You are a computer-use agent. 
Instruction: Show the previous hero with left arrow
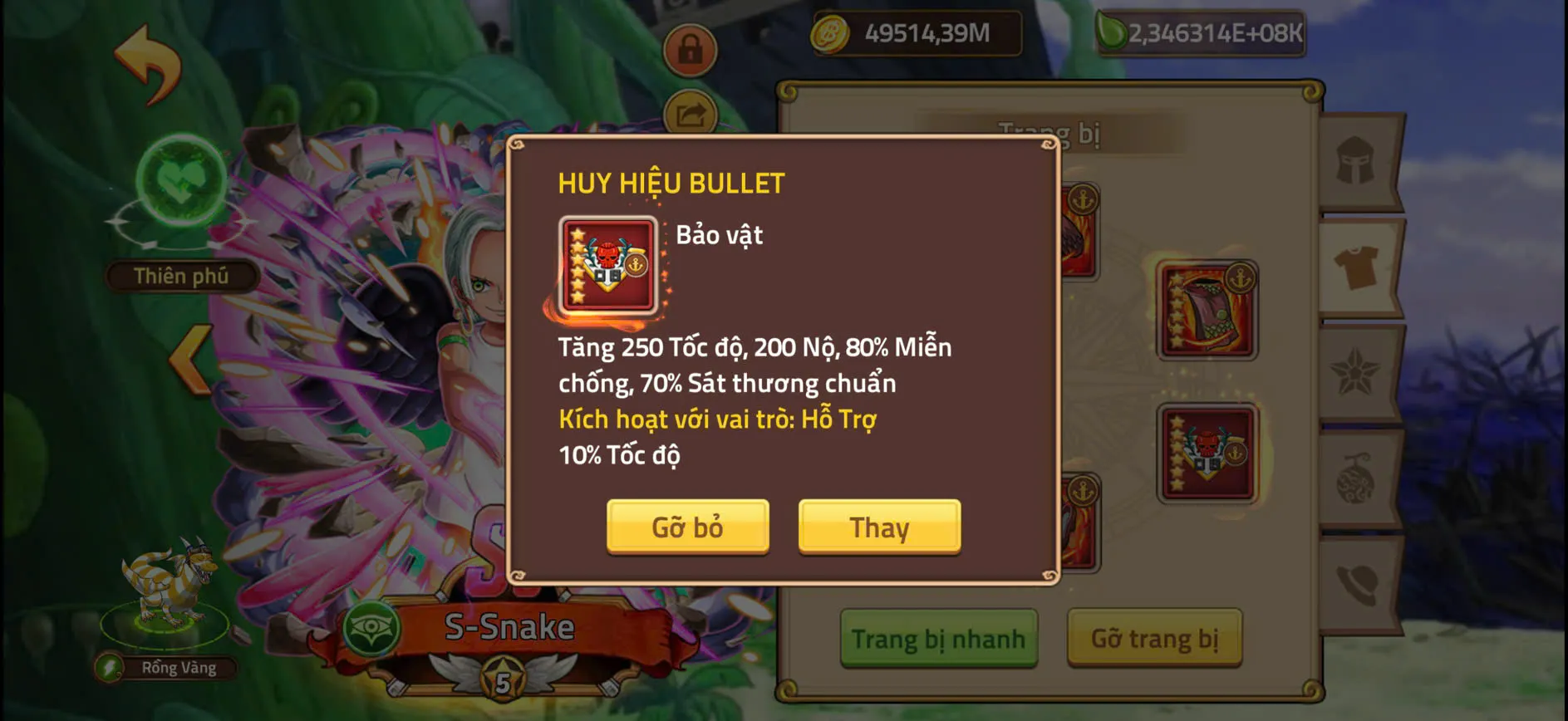pos(190,359)
